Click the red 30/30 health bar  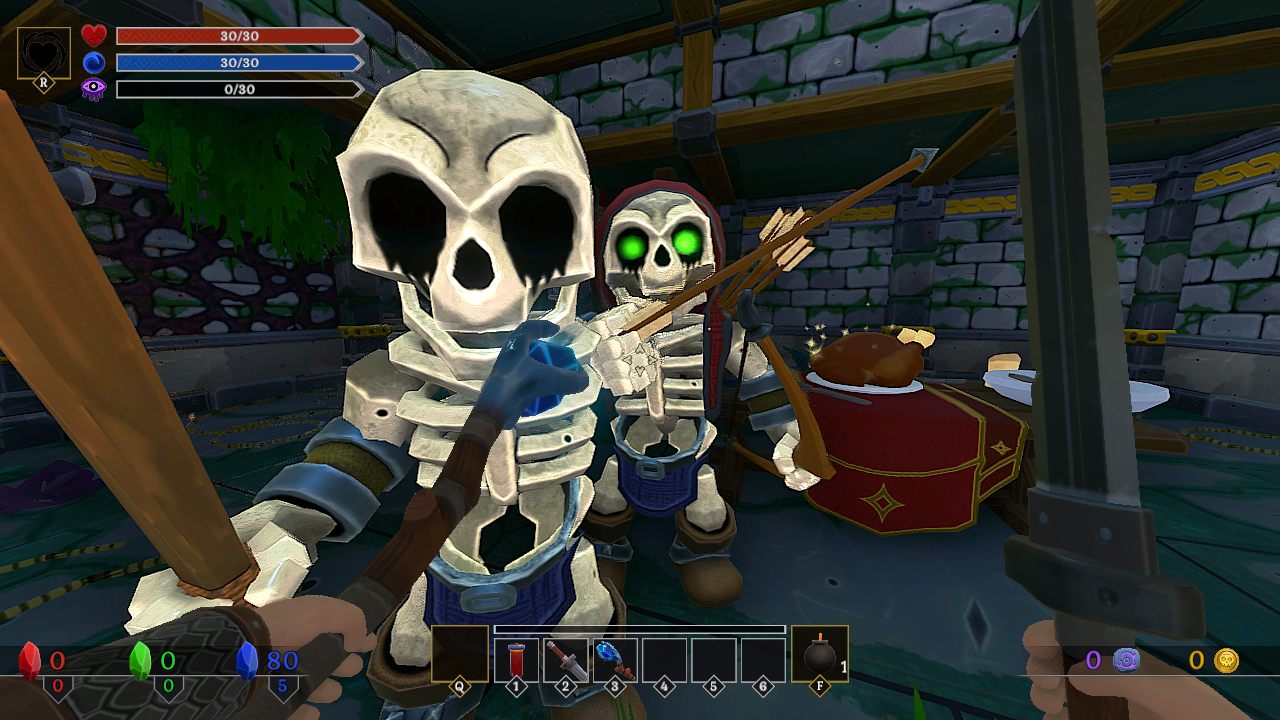(238, 36)
